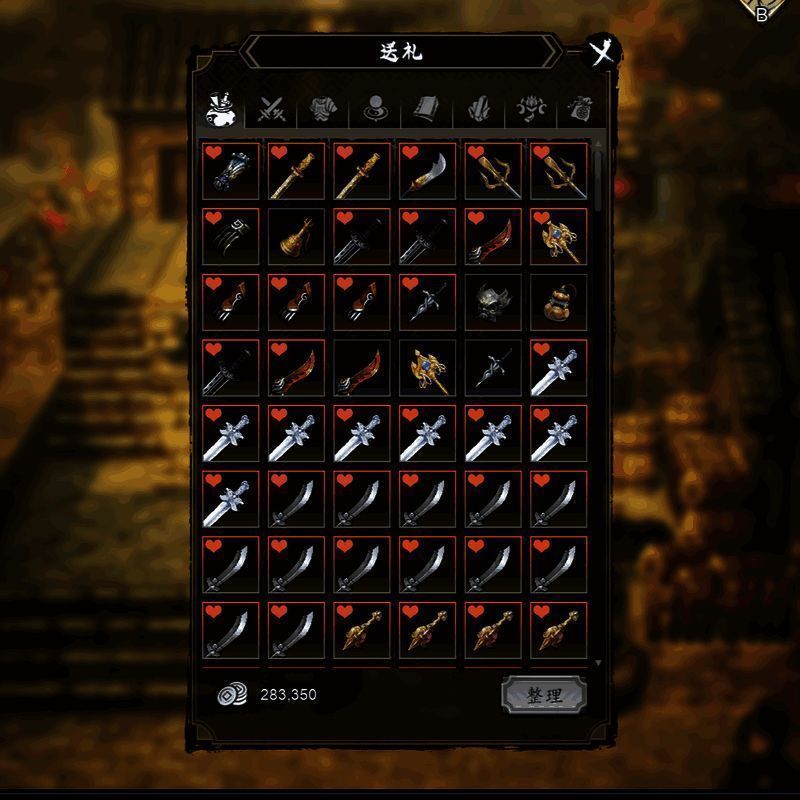This screenshot has height=800, width=800.
Task: Switch to the book scroll tab
Action: tap(426, 109)
